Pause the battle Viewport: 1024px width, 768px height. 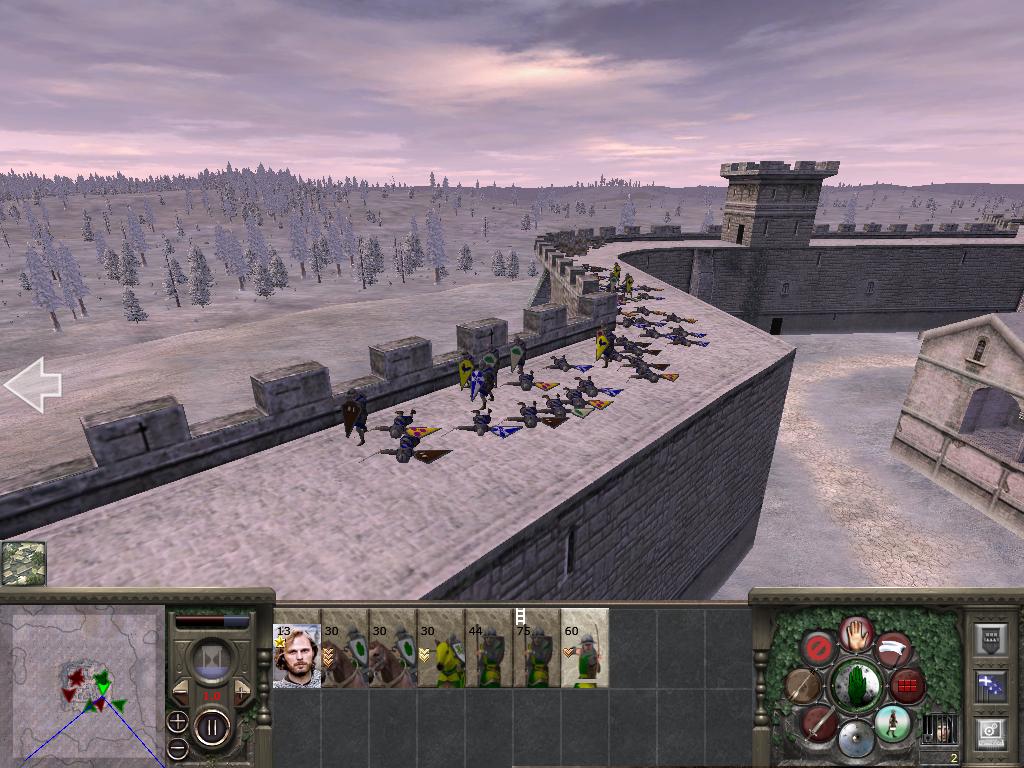click(212, 726)
